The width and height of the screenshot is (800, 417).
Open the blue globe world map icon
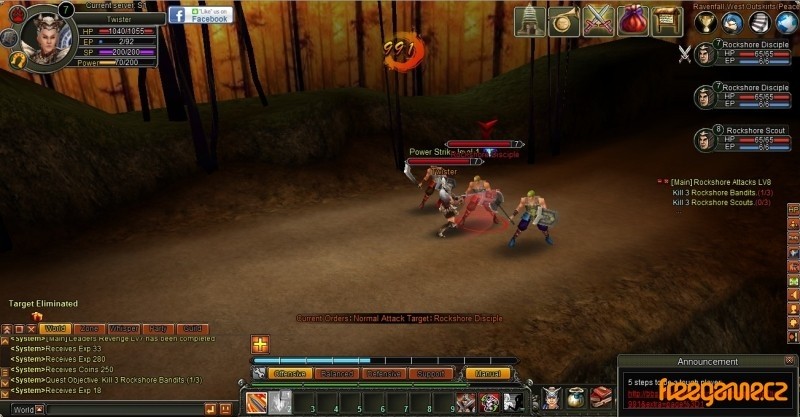[786, 21]
